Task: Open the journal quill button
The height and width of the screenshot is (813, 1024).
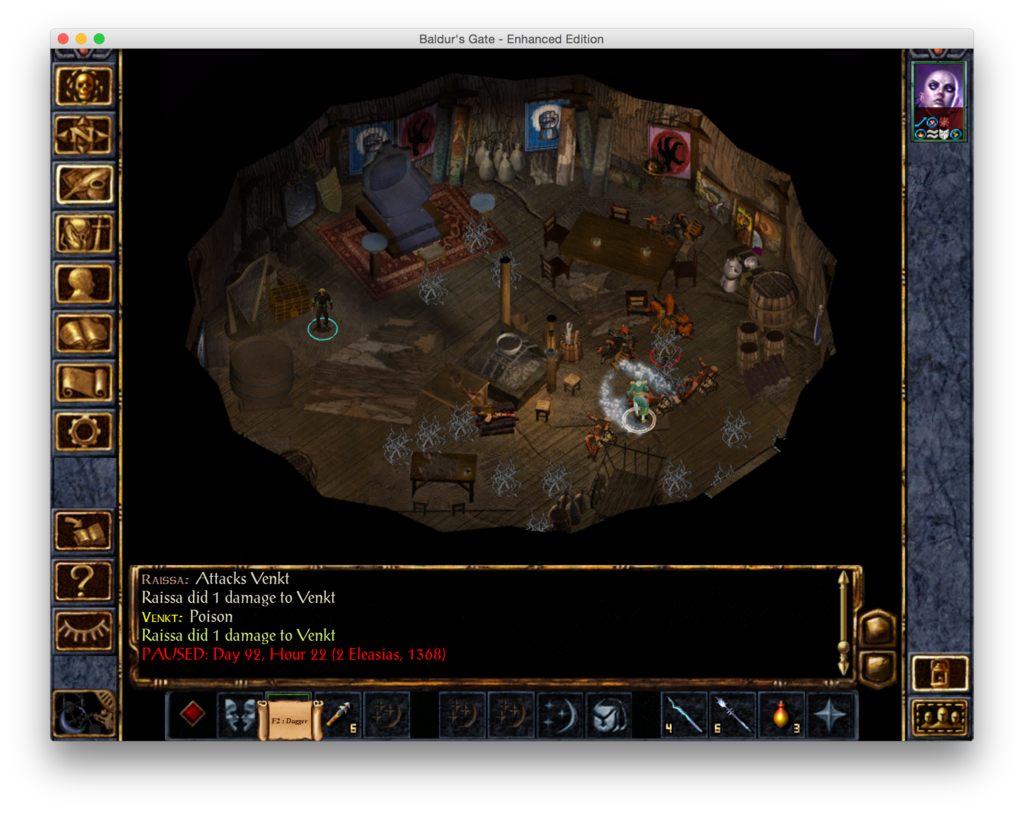Action: [x=84, y=185]
